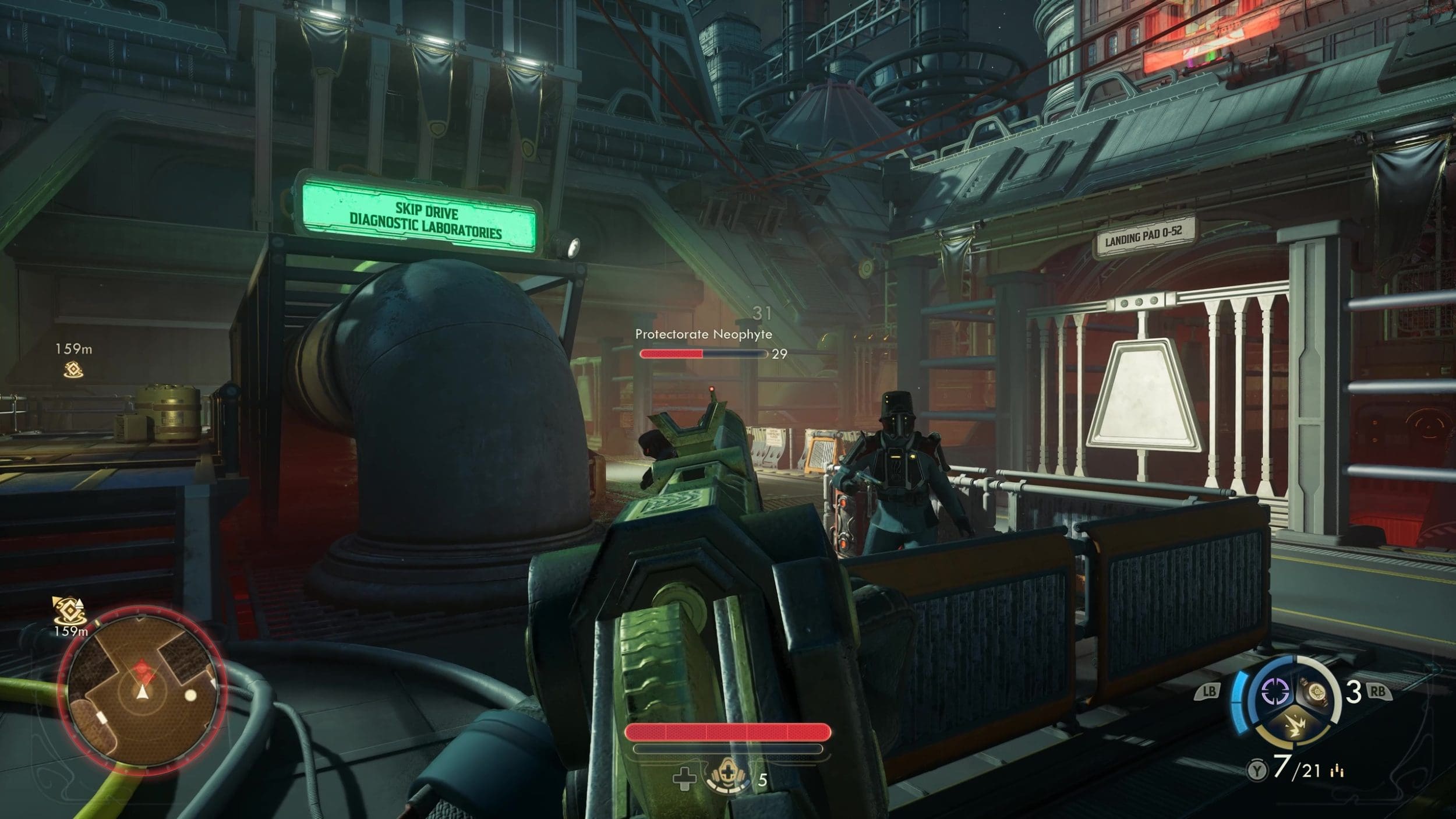Select the white dot marker on the minimap
The width and height of the screenshot is (1456, 819).
[x=190, y=695]
